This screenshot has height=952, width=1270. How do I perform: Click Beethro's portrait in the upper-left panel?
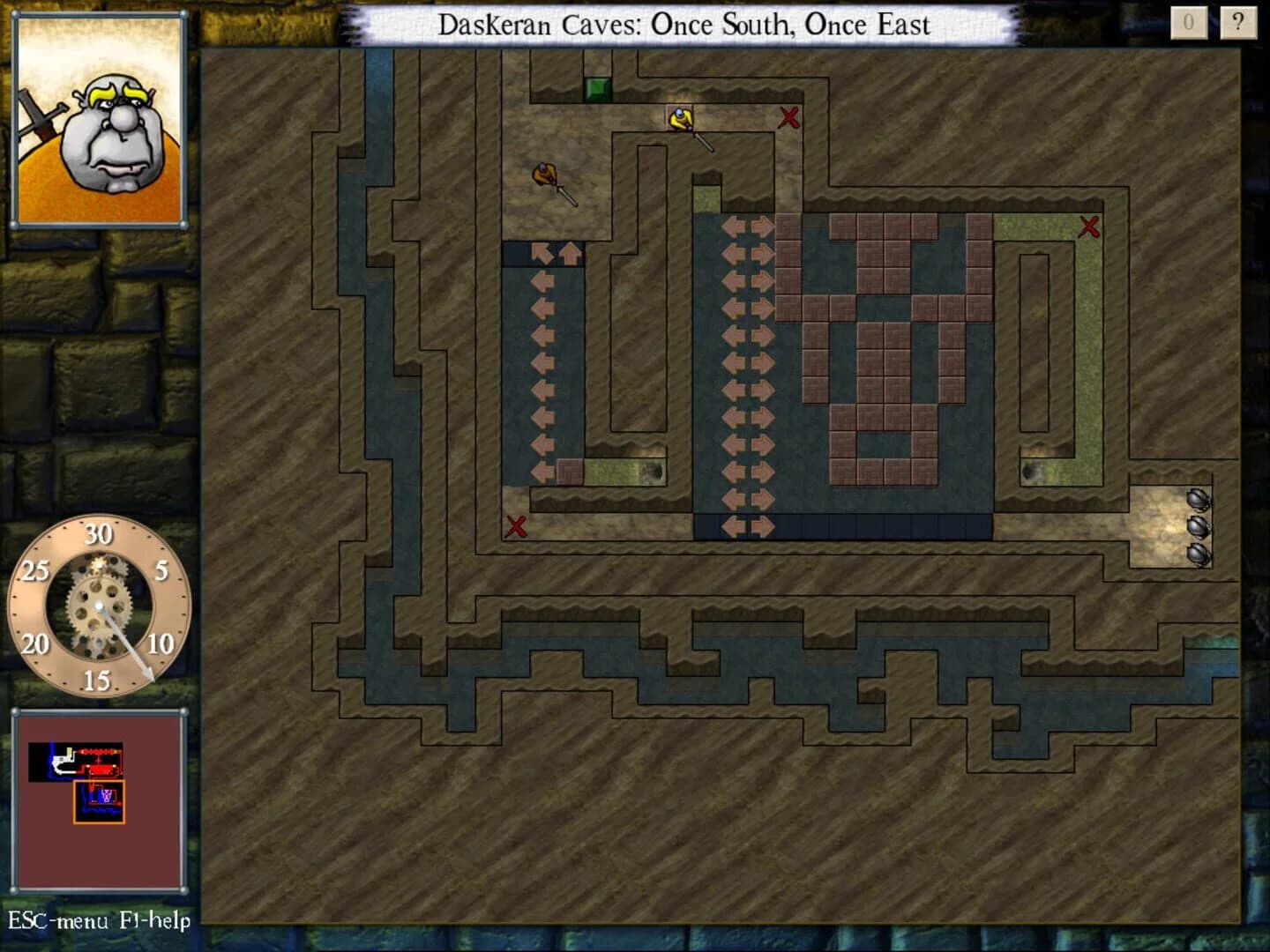102,123
